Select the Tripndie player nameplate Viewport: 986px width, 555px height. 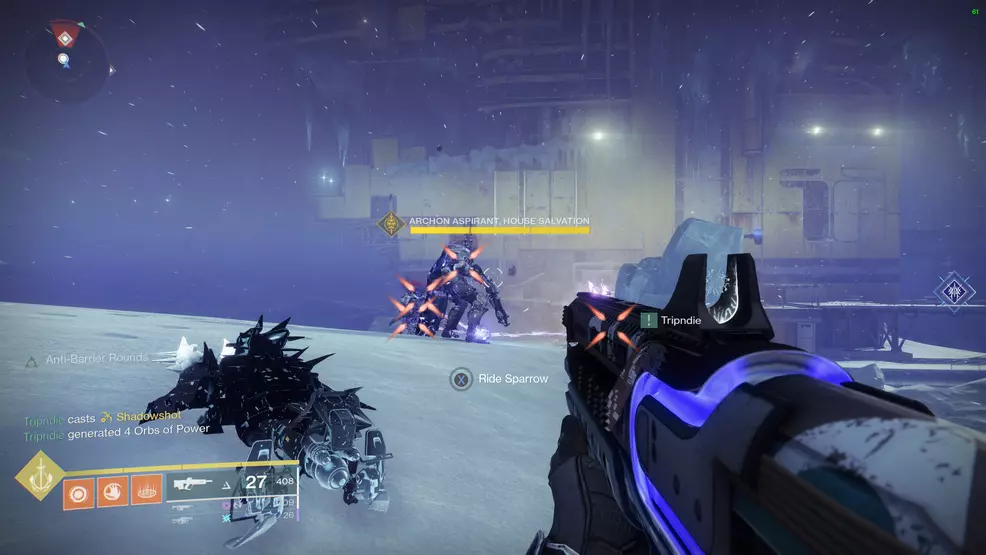[x=672, y=320]
